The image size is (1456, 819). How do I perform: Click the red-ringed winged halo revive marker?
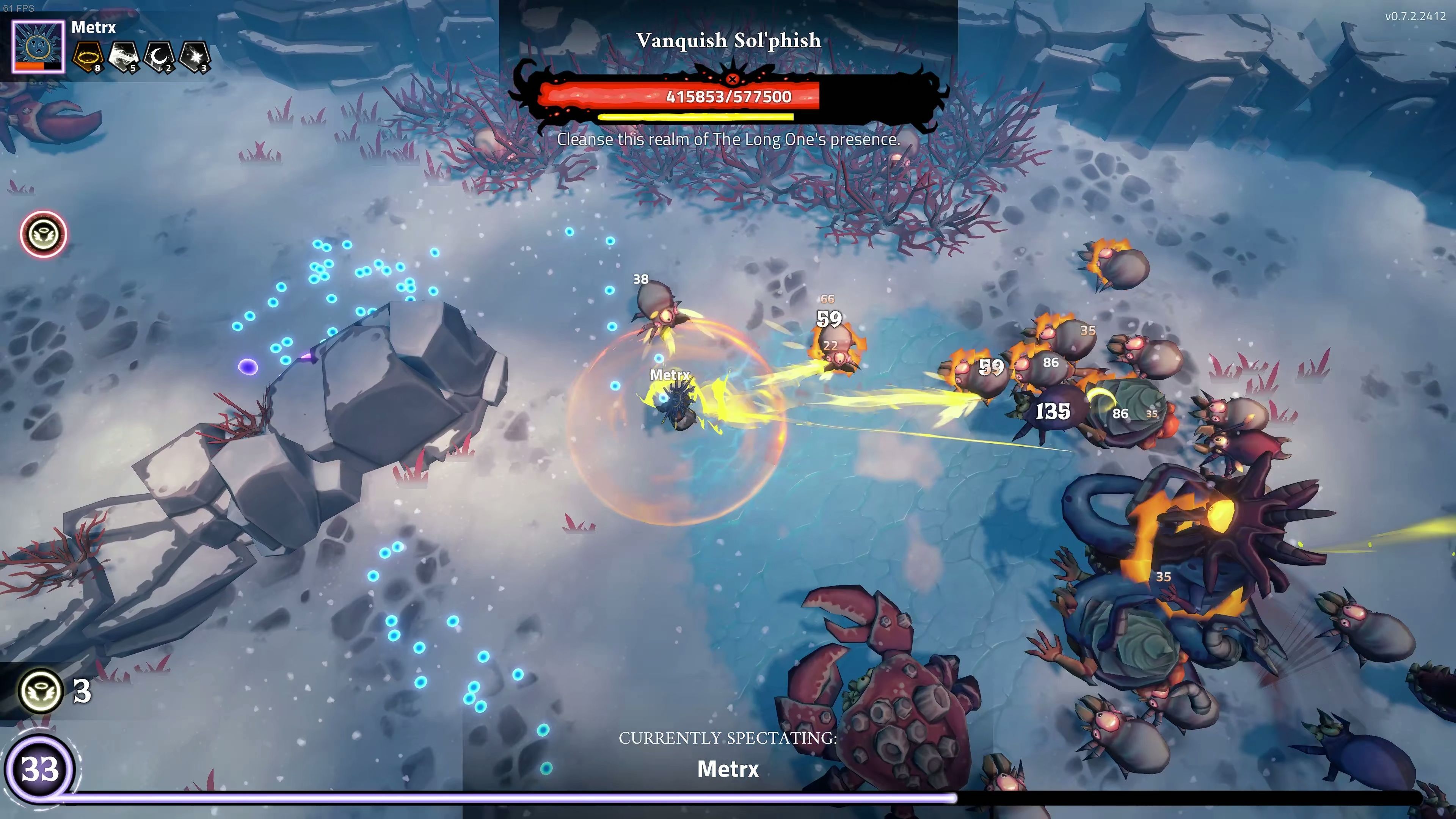[x=44, y=234]
